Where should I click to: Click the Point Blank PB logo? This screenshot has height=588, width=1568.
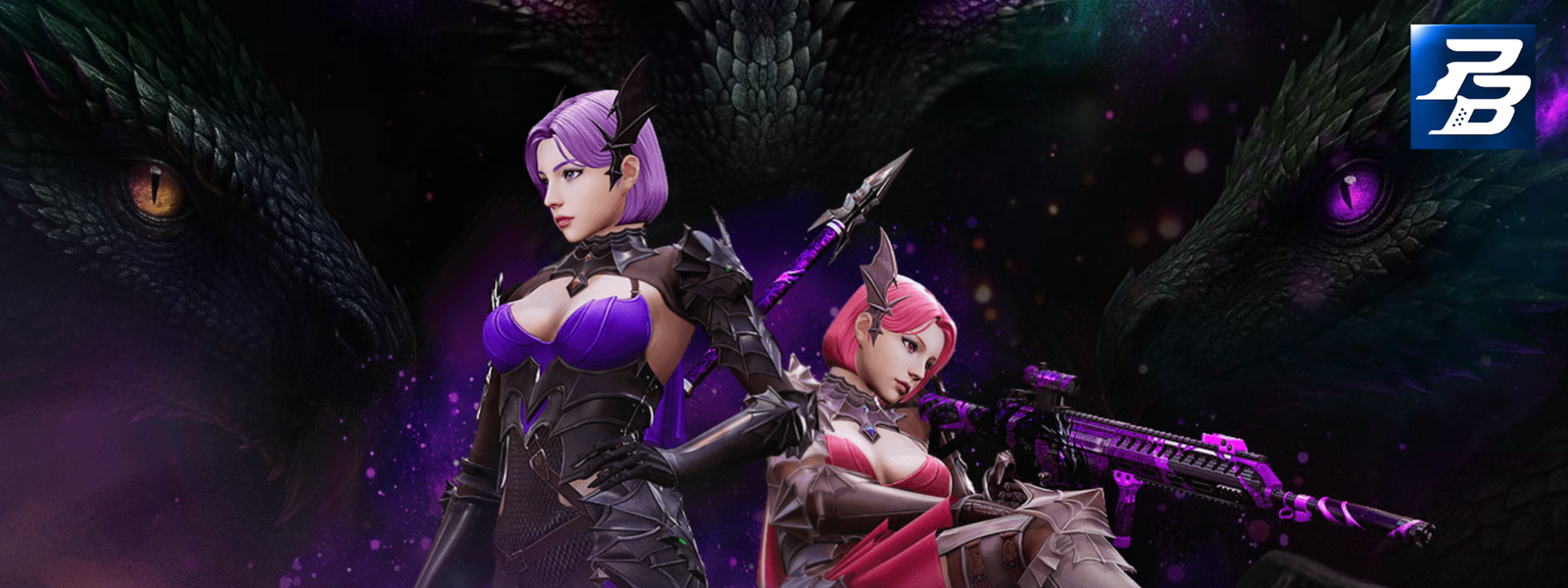(x=1472, y=87)
